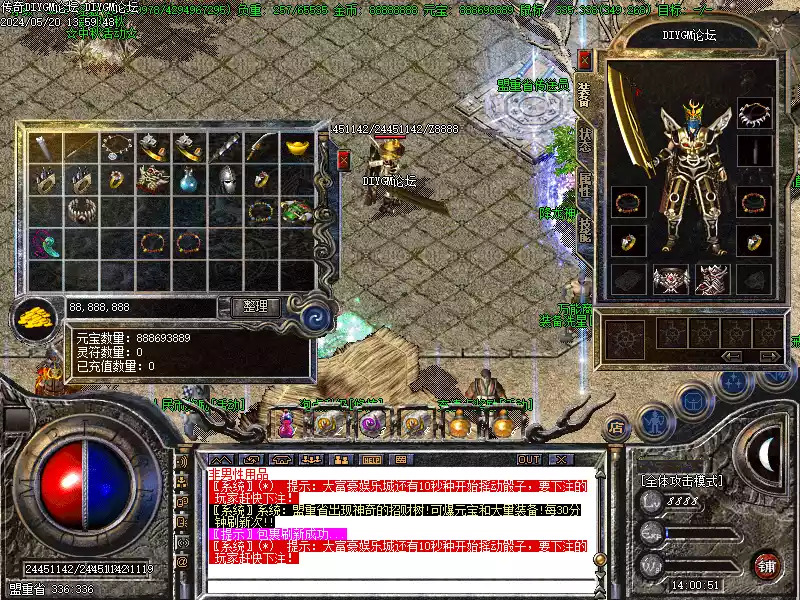The width and height of the screenshot is (800, 600).
Task: Close the character equipment panel
Action: tap(585, 60)
